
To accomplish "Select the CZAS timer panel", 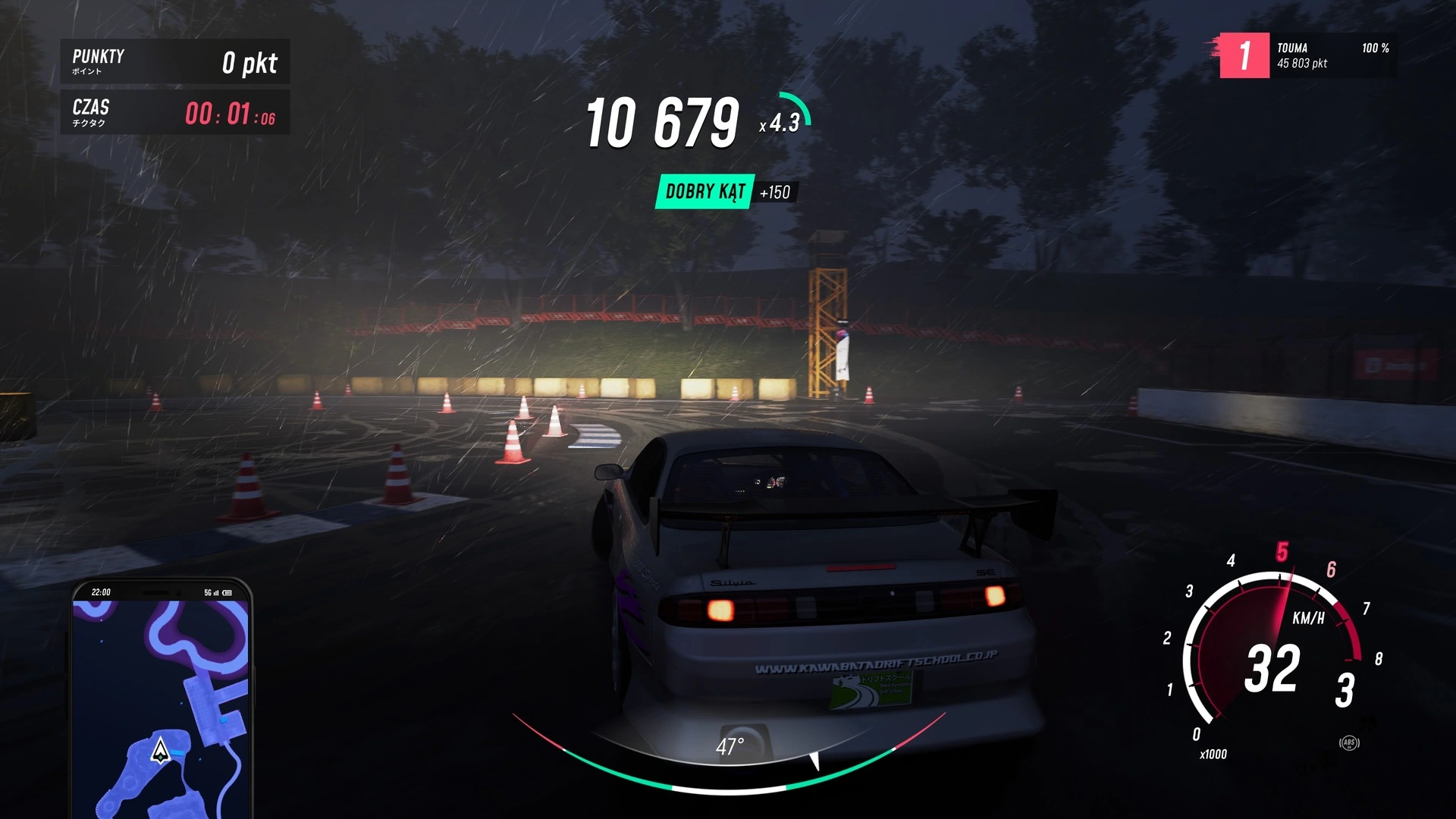I will [174, 113].
